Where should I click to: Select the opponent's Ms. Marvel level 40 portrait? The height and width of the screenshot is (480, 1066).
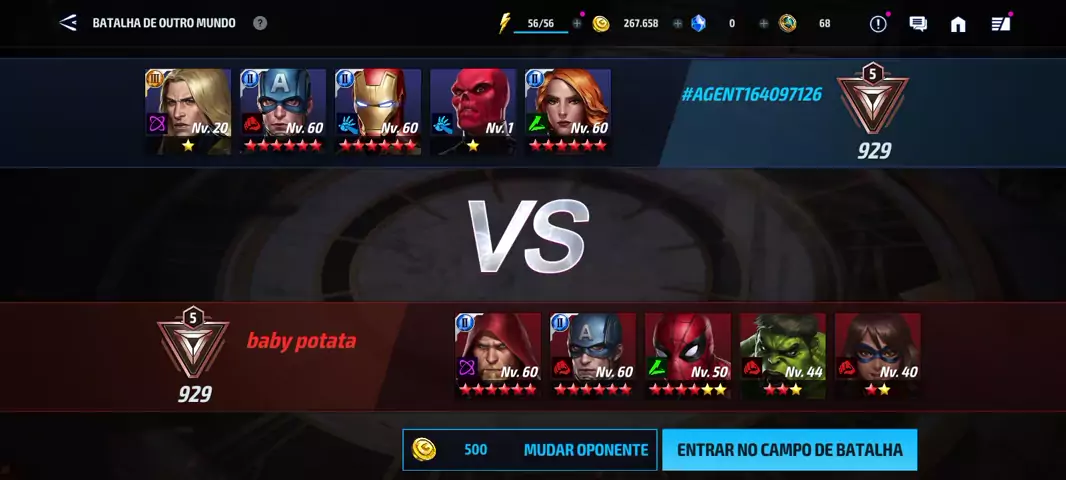878,354
